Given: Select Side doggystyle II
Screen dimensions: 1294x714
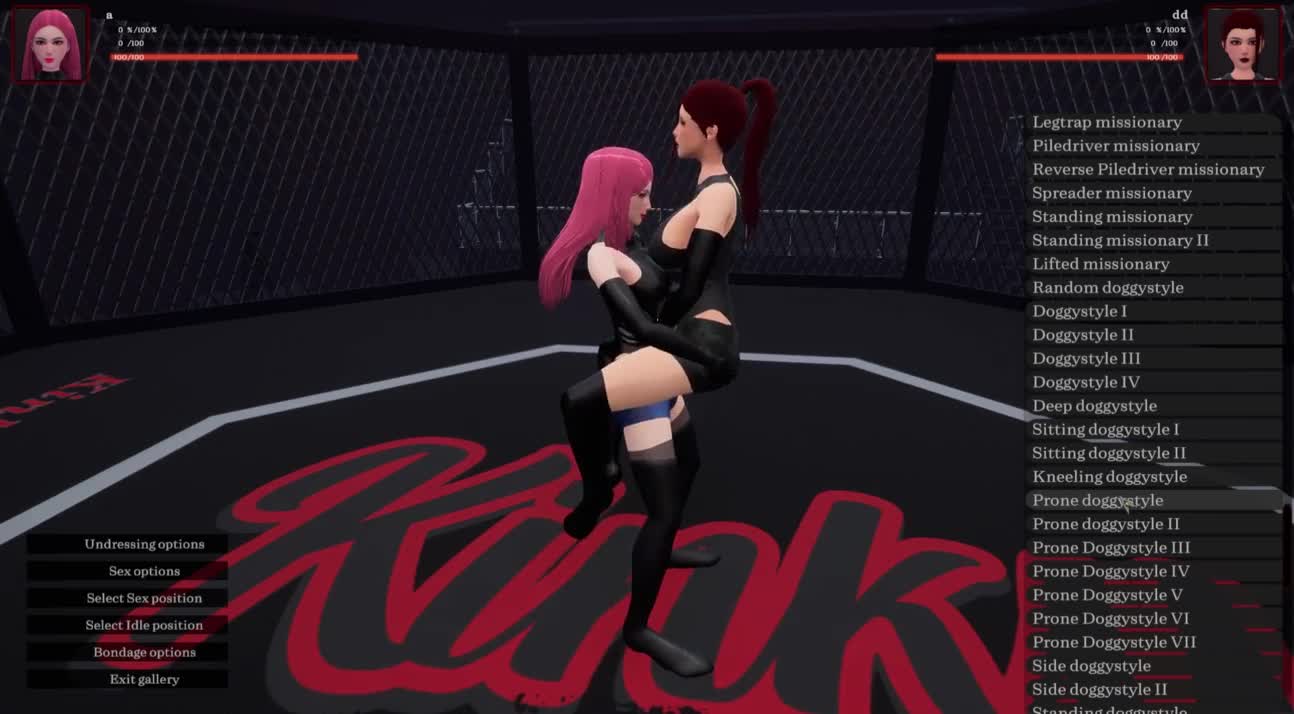Looking at the screenshot, I should [1099, 689].
